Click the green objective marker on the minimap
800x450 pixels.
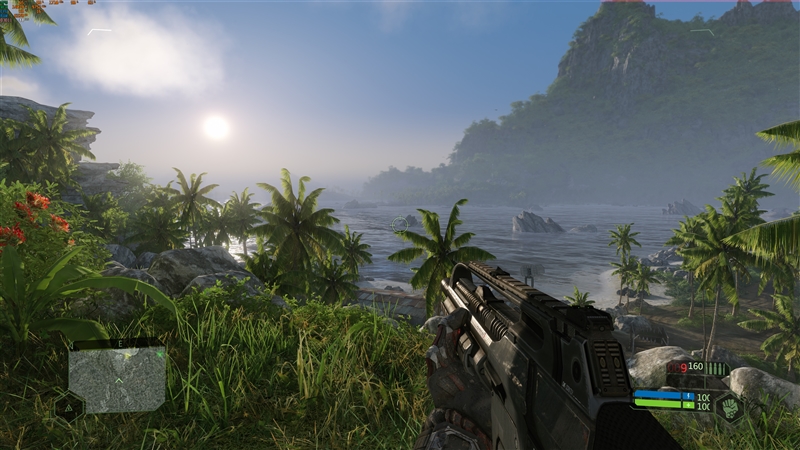(x=159, y=353)
